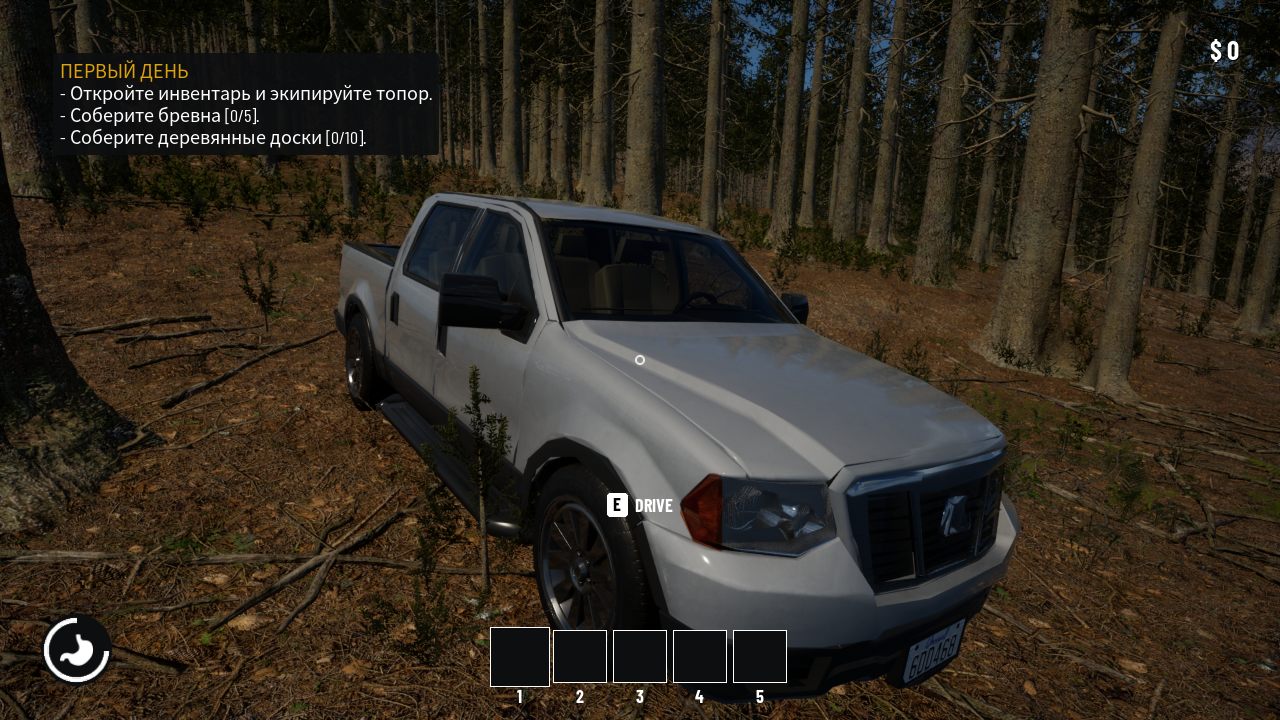Click the Соберите деревянные доски [0/10] objective
This screenshot has width=1280, height=720.
[214, 137]
